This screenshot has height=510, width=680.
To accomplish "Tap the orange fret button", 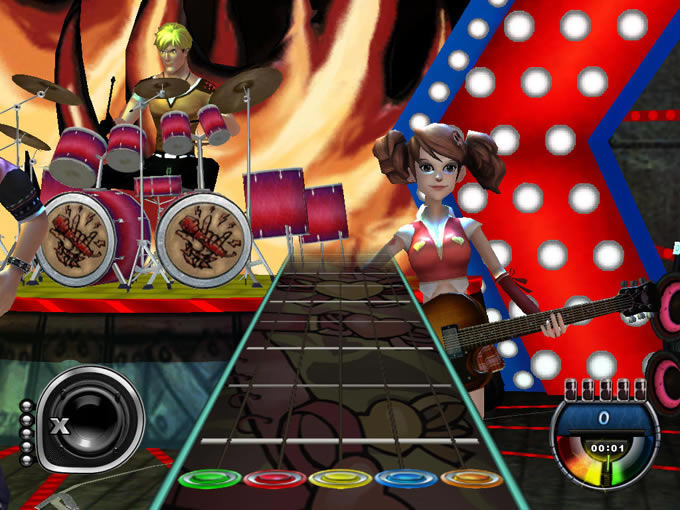I will [x=471, y=478].
